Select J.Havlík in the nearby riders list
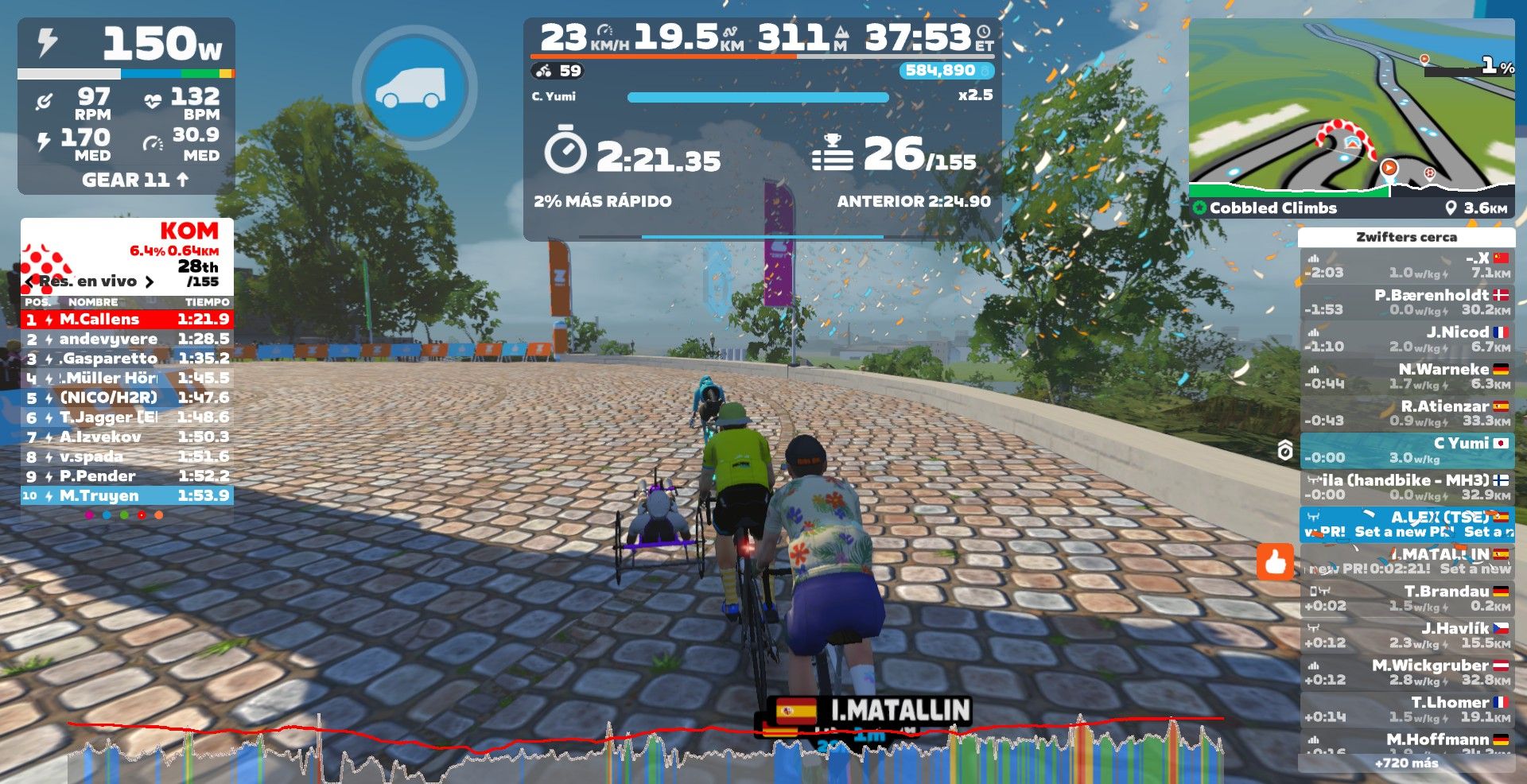1527x784 pixels. click(1406, 635)
